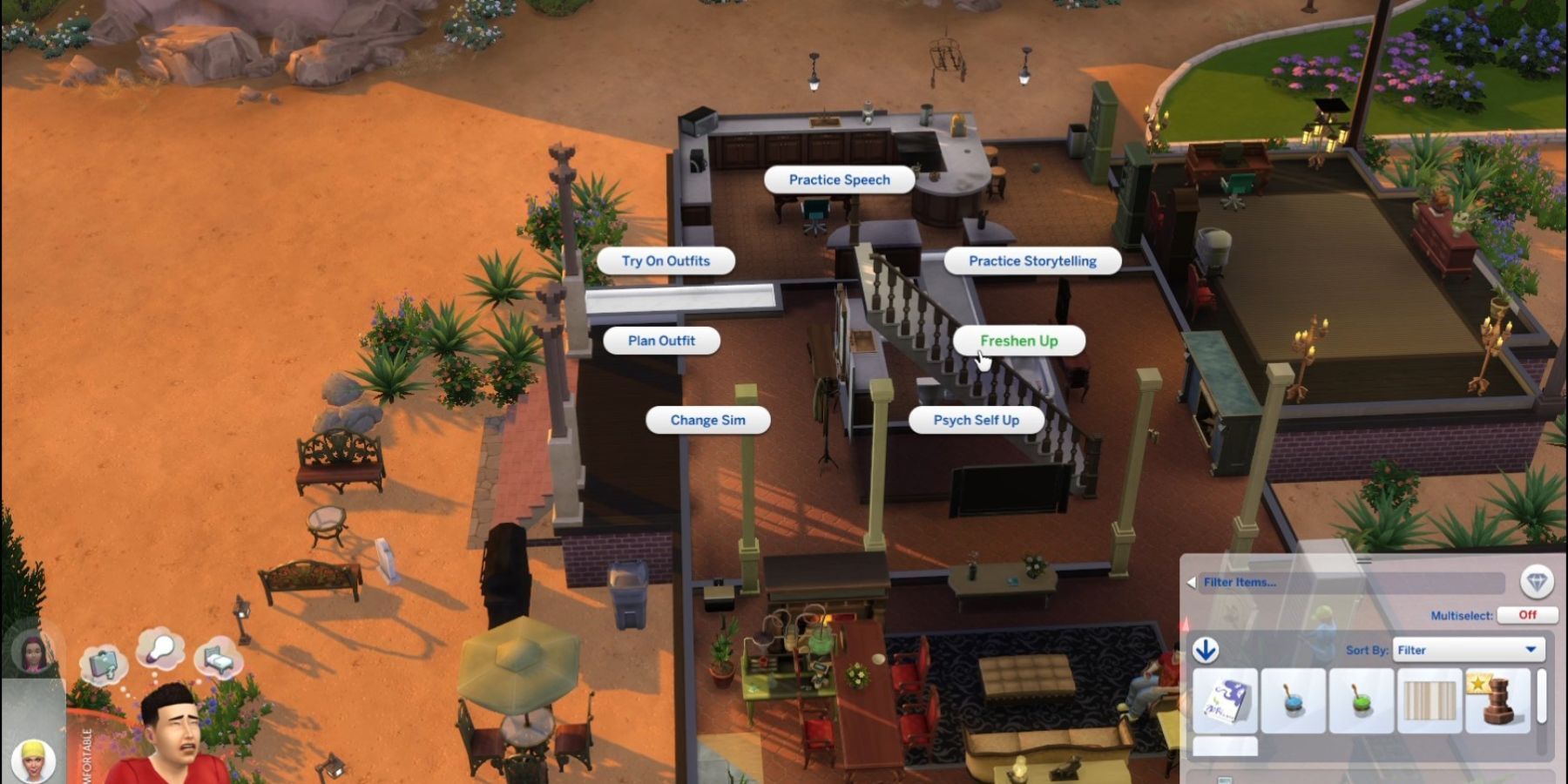1568x784 pixels.
Task: Choose Freshen Up from the interaction menu
Action: click(1018, 341)
